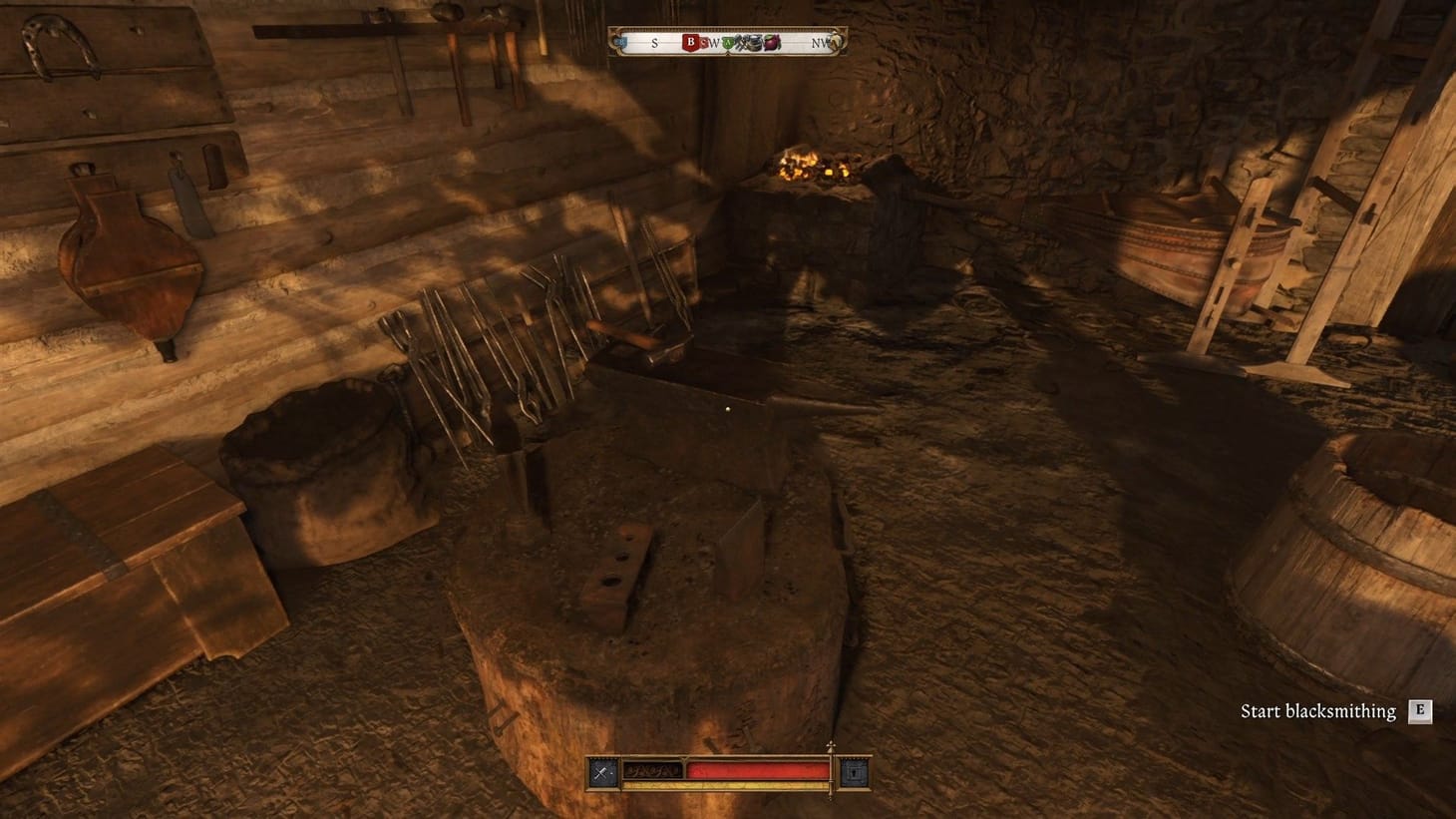This screenshot has height=819, width=1456.
Task: Click the S direction letter on the compass
Action: pos(655,43)
